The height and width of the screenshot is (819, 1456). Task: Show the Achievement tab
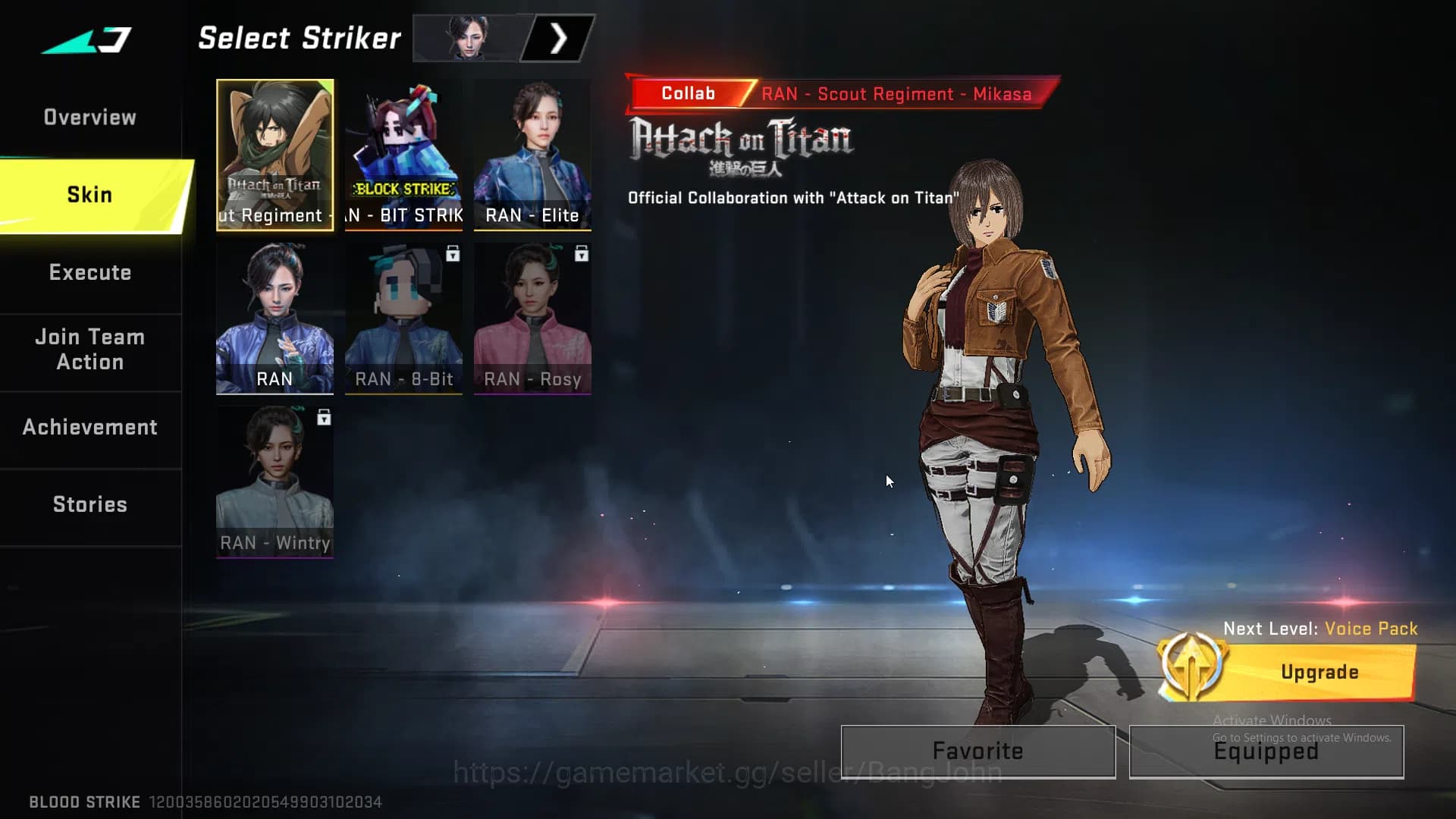(x=89, y=428)
